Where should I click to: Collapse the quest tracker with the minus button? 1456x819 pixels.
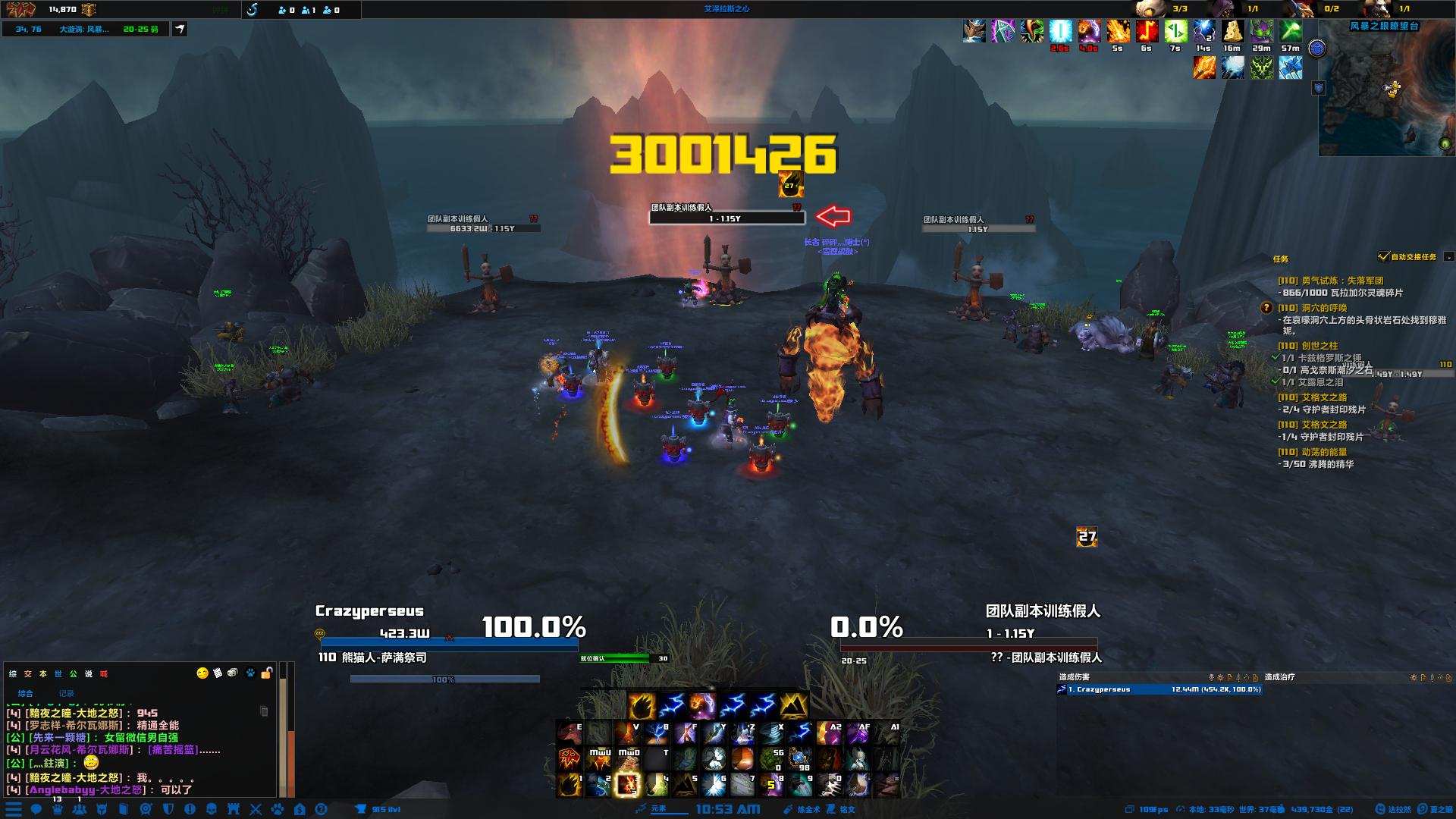click(1448, 257)
